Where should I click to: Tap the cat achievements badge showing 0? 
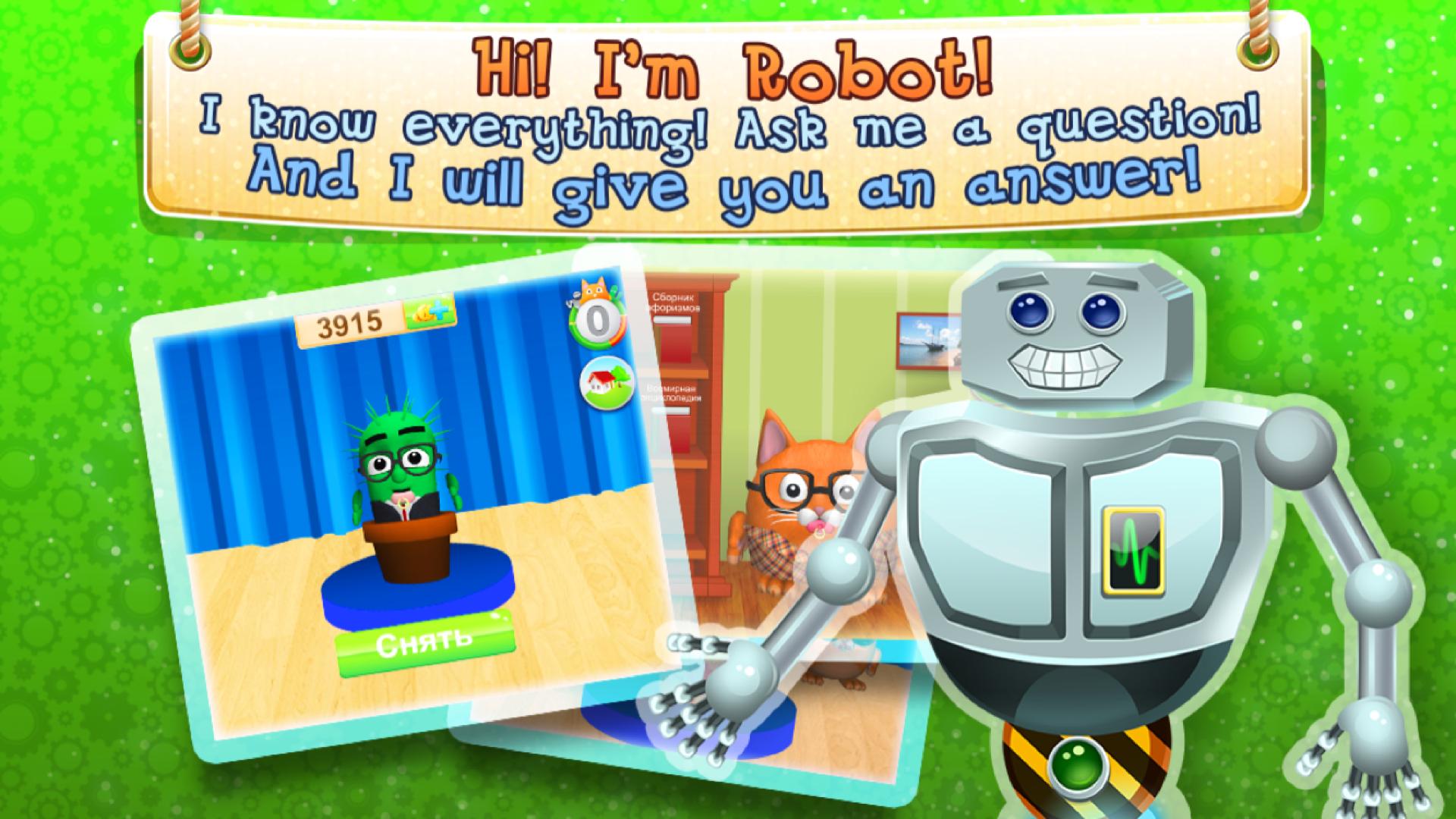click(x=596, y=318)
